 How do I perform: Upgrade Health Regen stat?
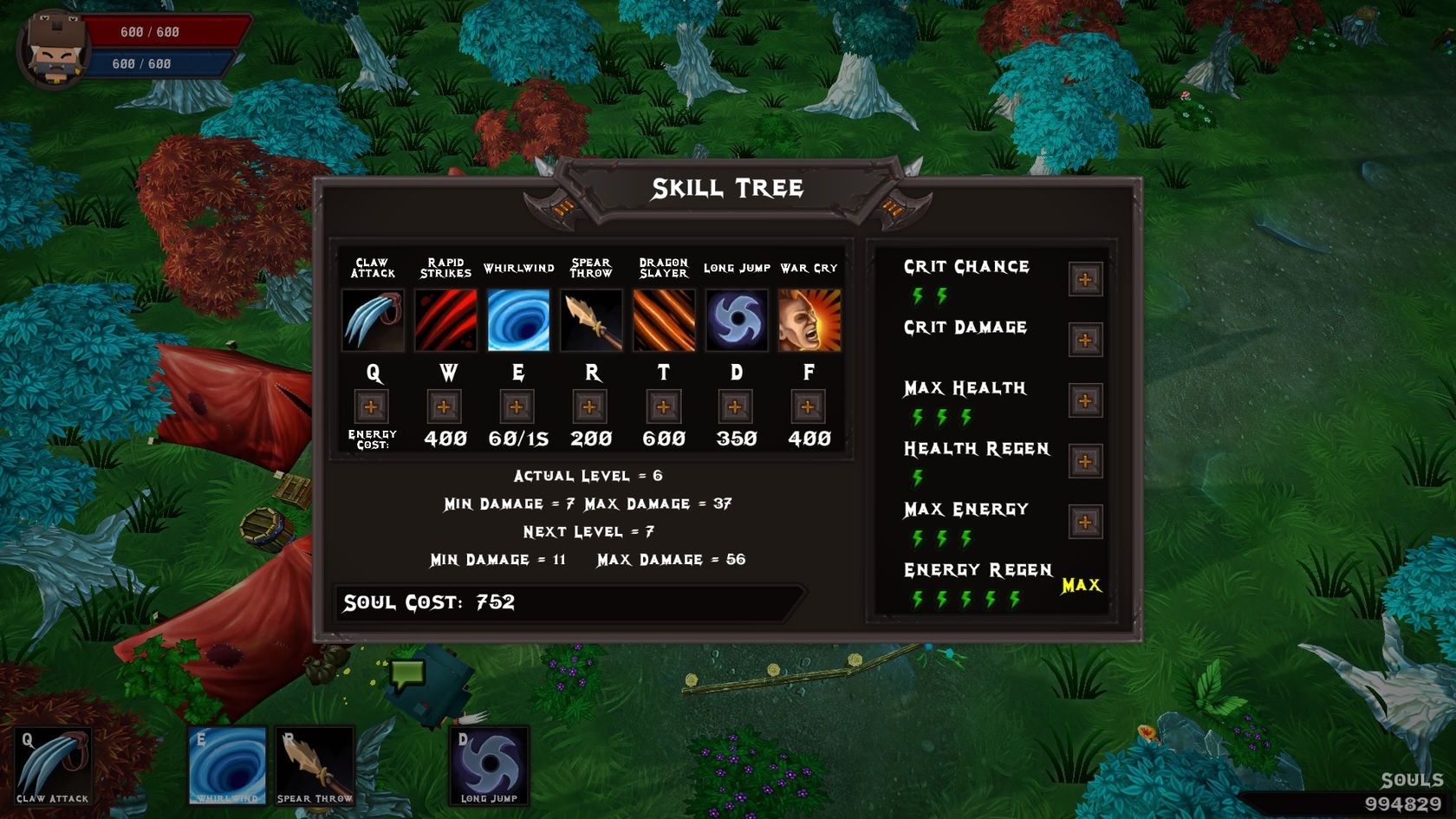(x=1085, y=461)
